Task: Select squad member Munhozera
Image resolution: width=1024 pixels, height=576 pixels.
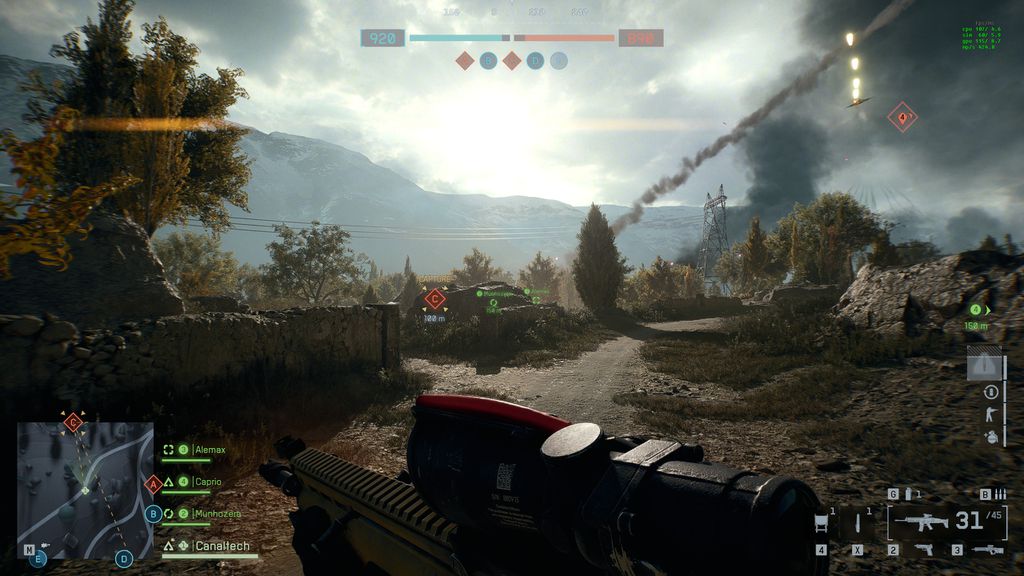Action: coord(215,514)
